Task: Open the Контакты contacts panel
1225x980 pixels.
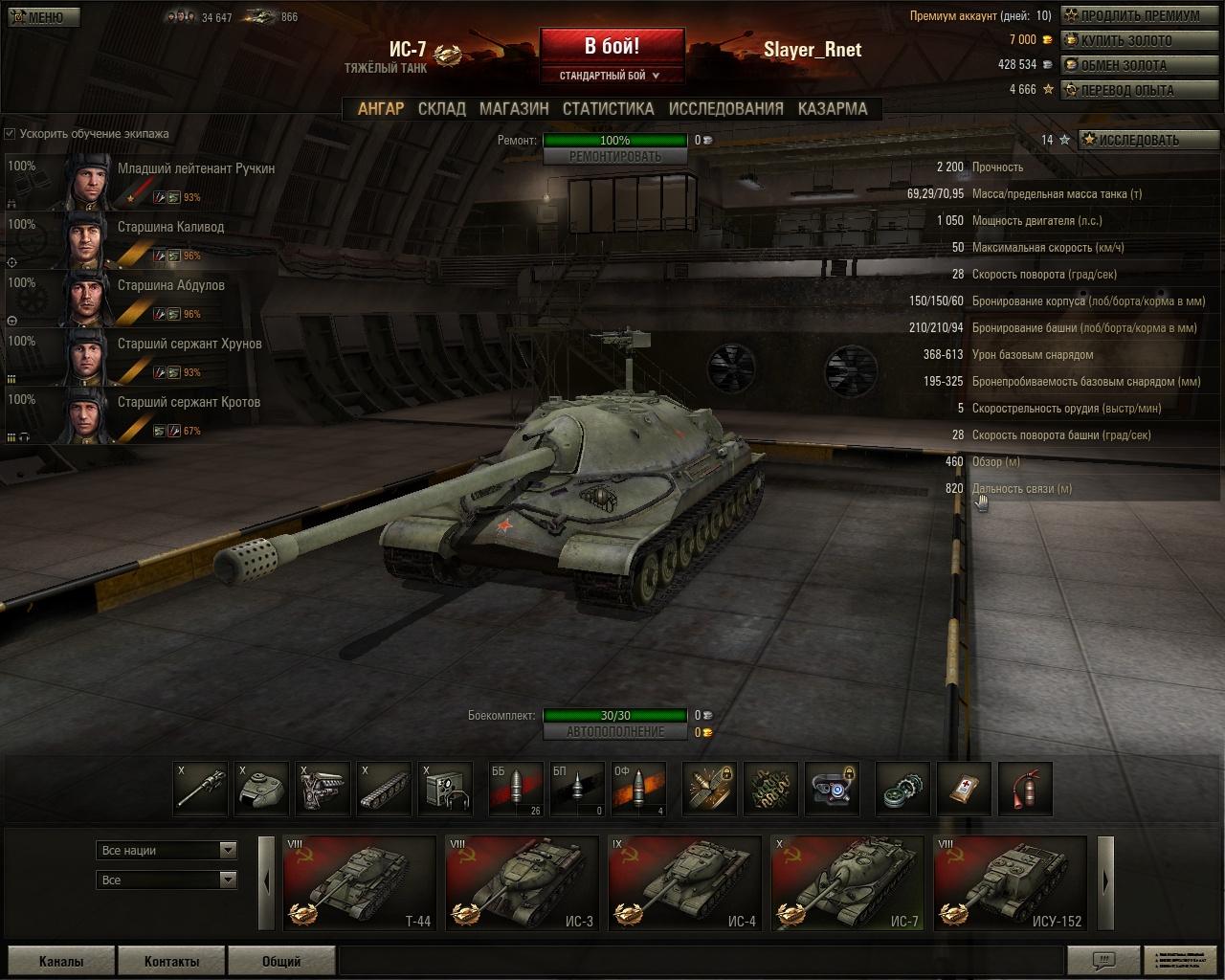Action: 171,961
